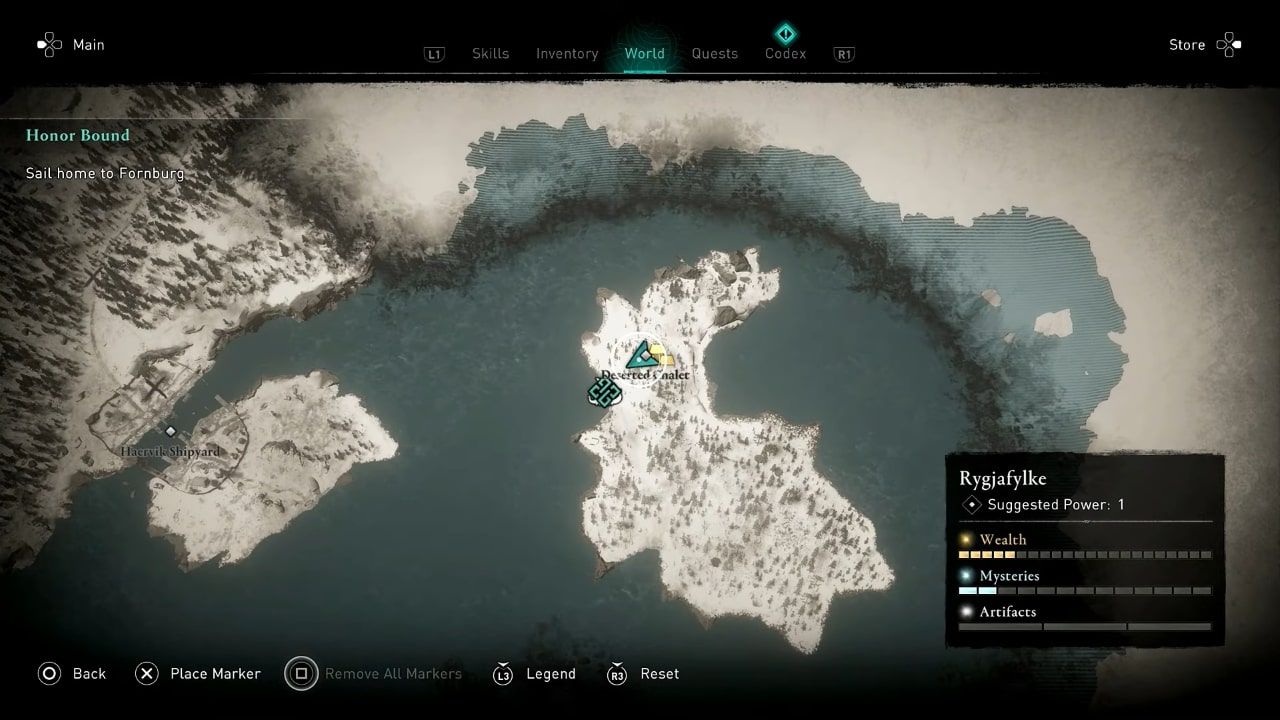Show the map Legend
The image size is (1280, 720).
click(535, 674)
